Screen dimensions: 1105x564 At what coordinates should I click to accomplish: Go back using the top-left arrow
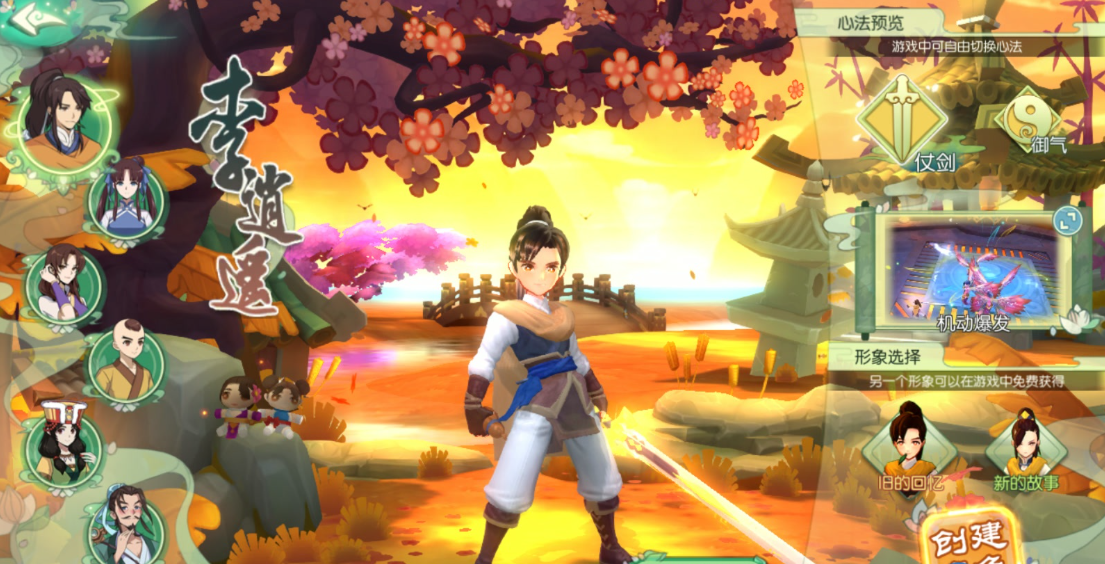click(30, 17)
